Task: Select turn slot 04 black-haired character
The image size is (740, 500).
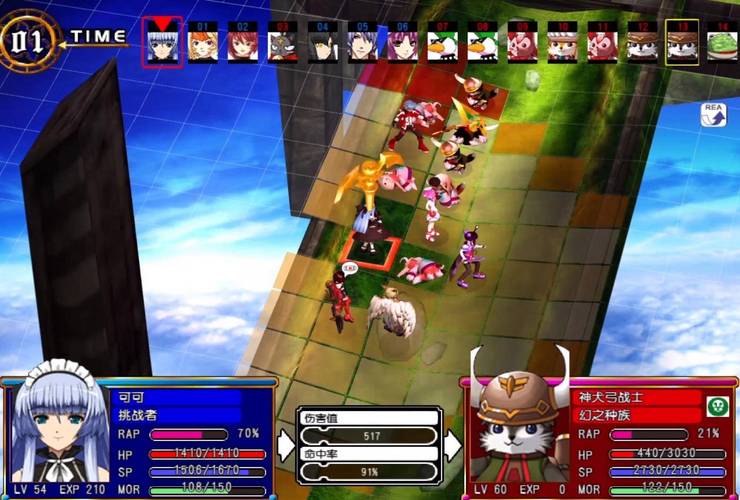Action: point(322,44)
